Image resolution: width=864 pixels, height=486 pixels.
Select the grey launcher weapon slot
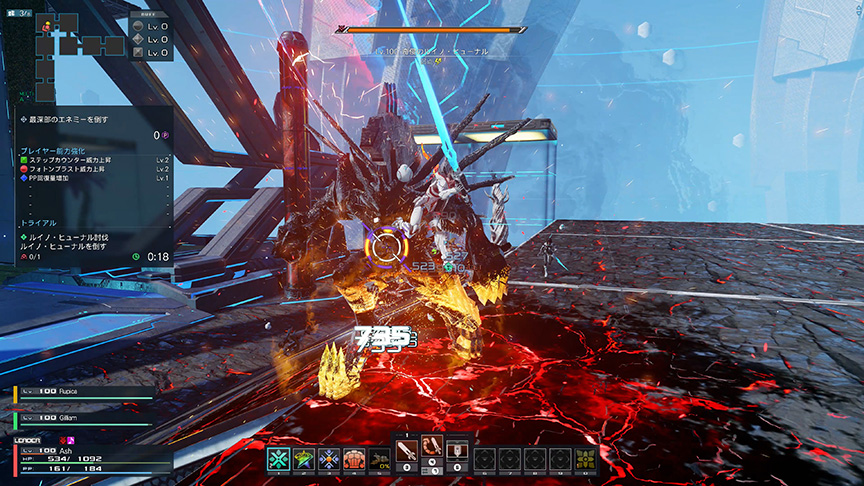pos(457,453)
